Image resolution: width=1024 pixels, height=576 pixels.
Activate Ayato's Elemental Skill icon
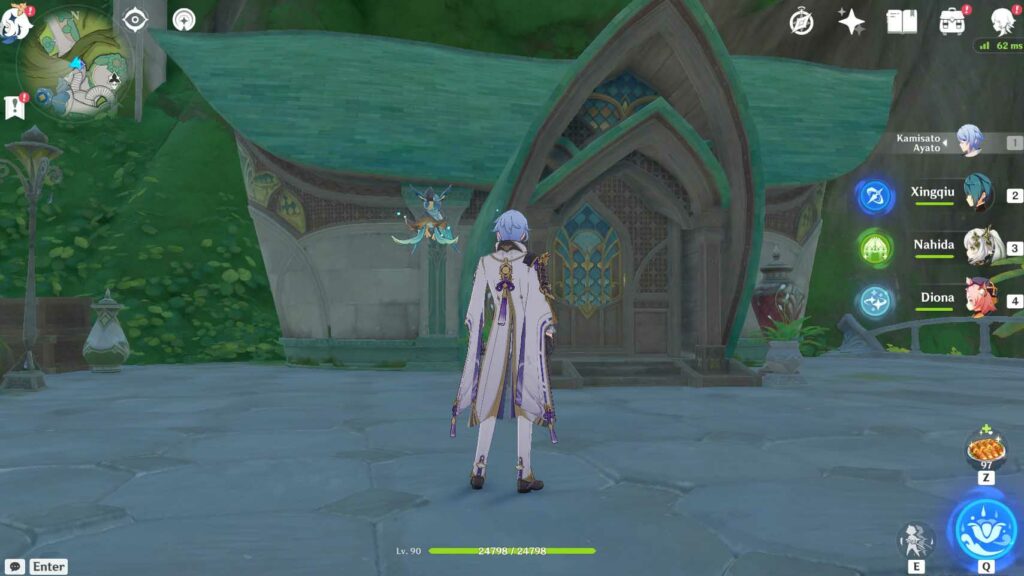915,540
